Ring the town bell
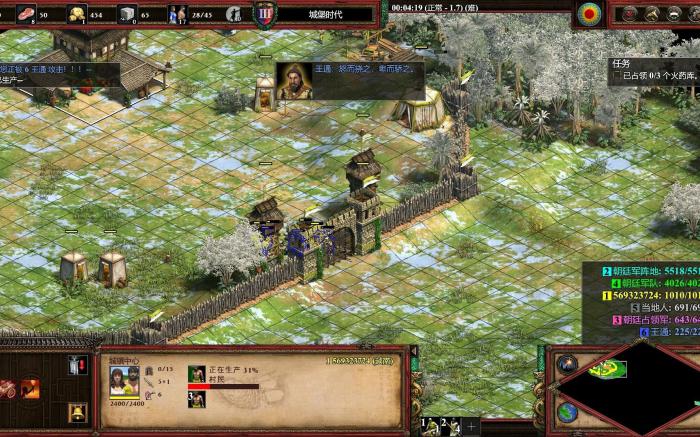This screenshot has width=700, height=437. [77, 411]
